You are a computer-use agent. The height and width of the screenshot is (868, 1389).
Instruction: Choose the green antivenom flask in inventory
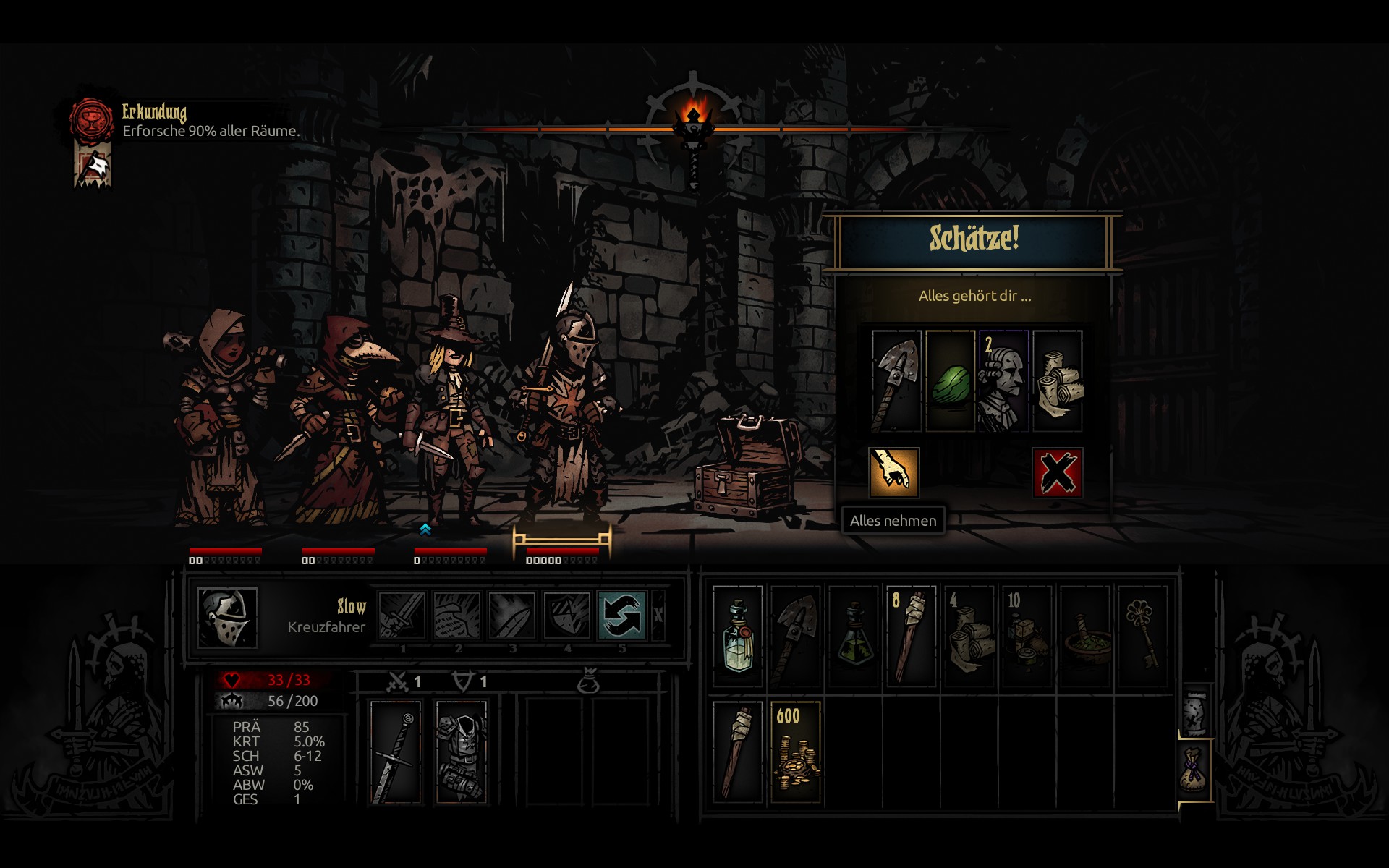(854, 636)
